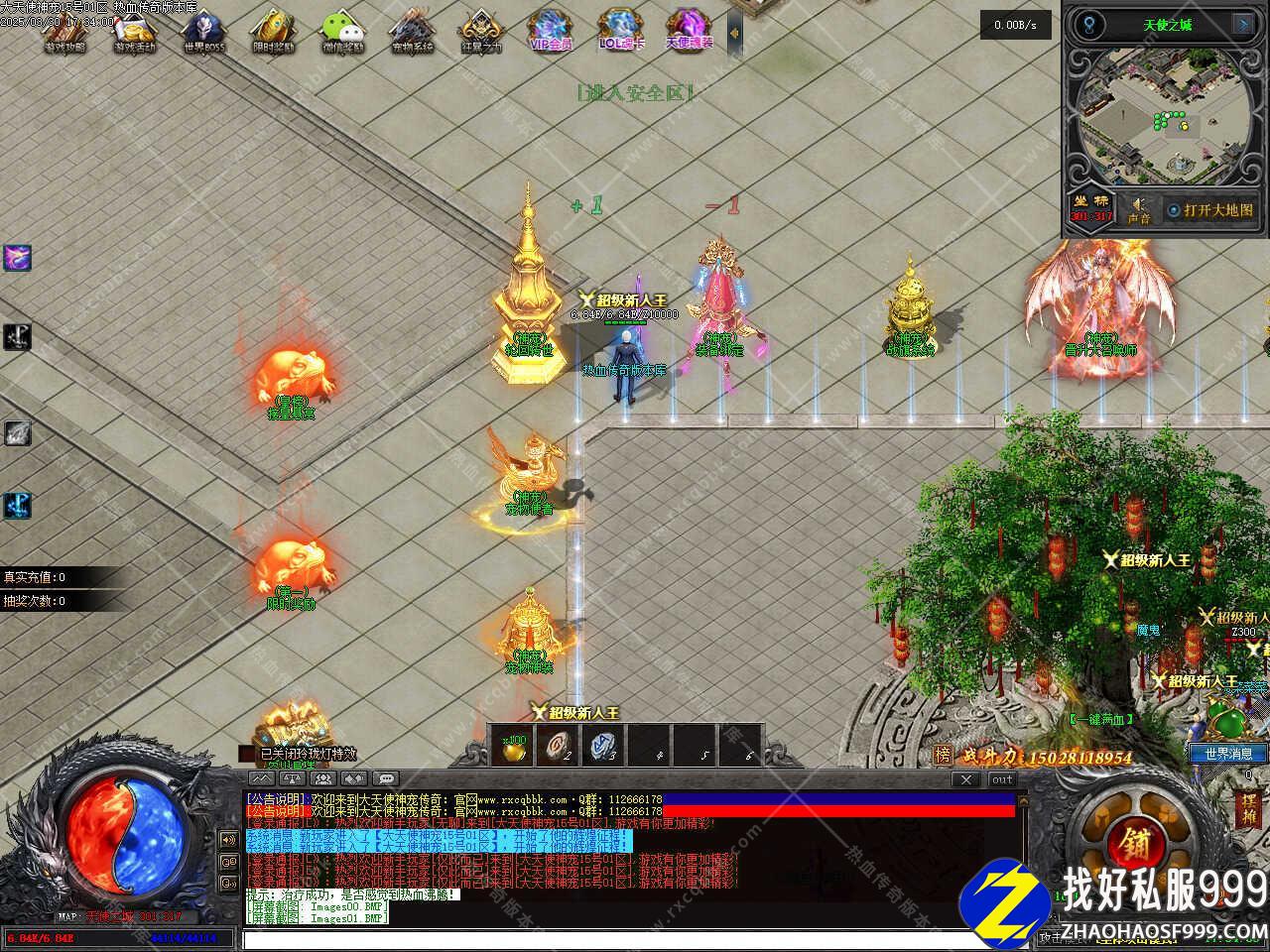Click the double-arrow button beside 天使之城
The image size is (1270, 952).
click(x=1242, y=24)
